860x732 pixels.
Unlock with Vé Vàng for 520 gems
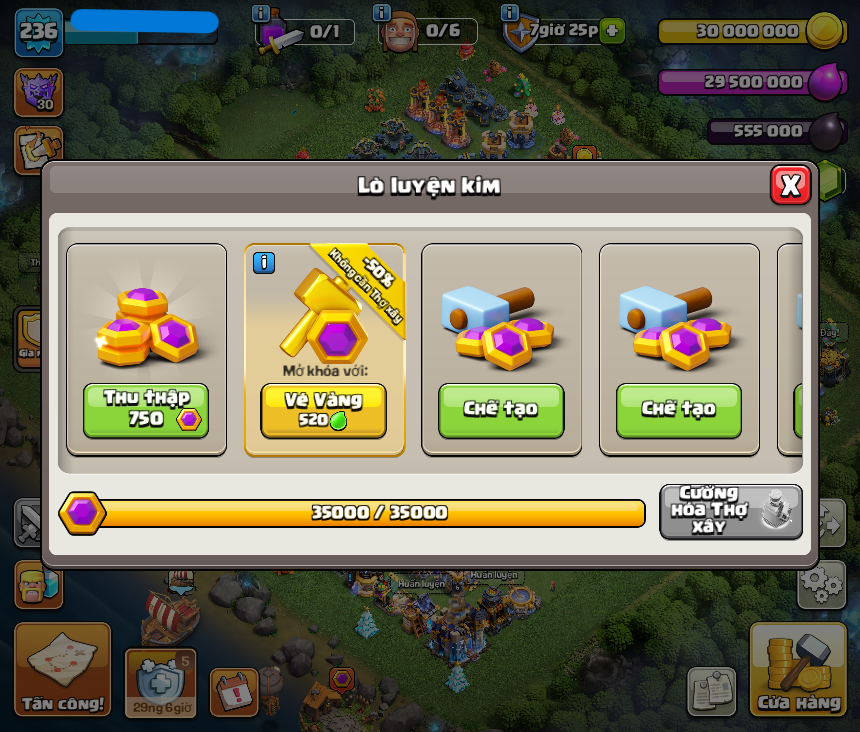click(323, 410)
